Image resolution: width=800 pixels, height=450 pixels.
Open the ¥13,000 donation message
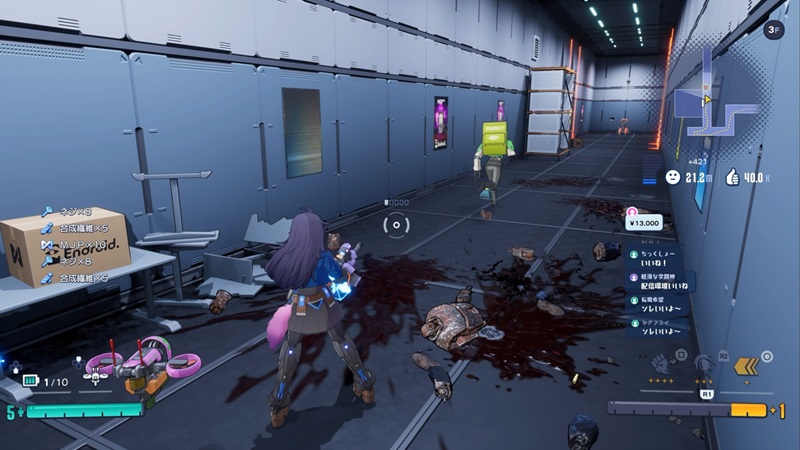(644, 222)
